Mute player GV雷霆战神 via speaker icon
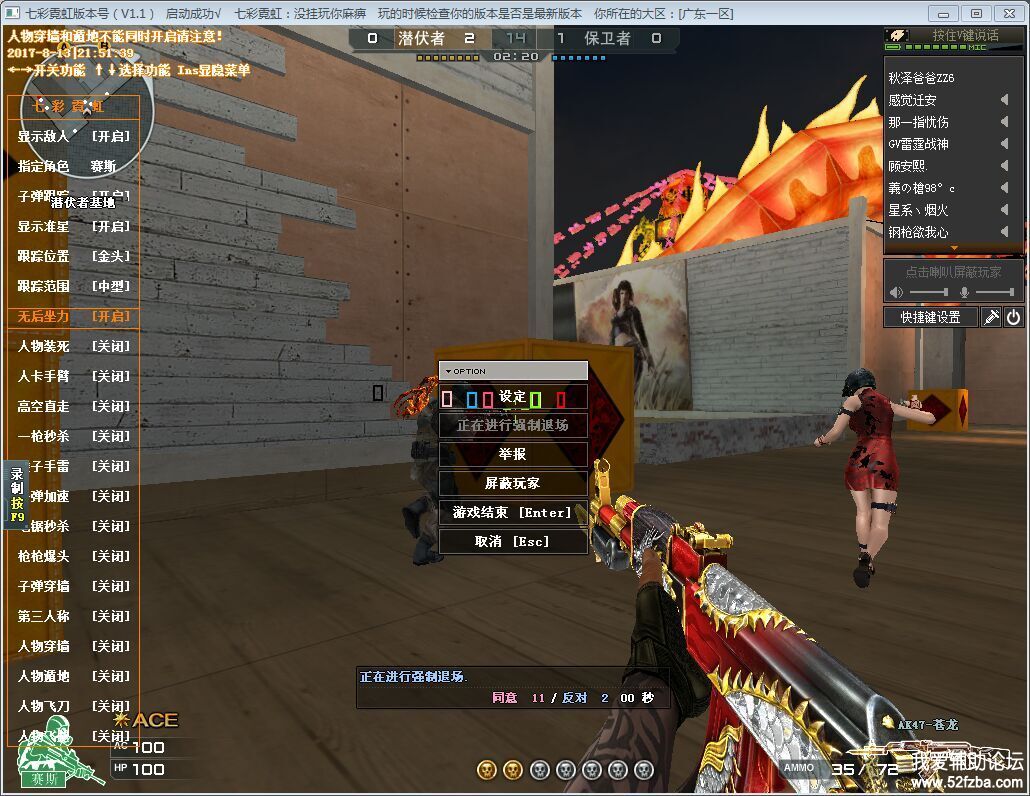The image size is (1030, 796). [1004, 144]
